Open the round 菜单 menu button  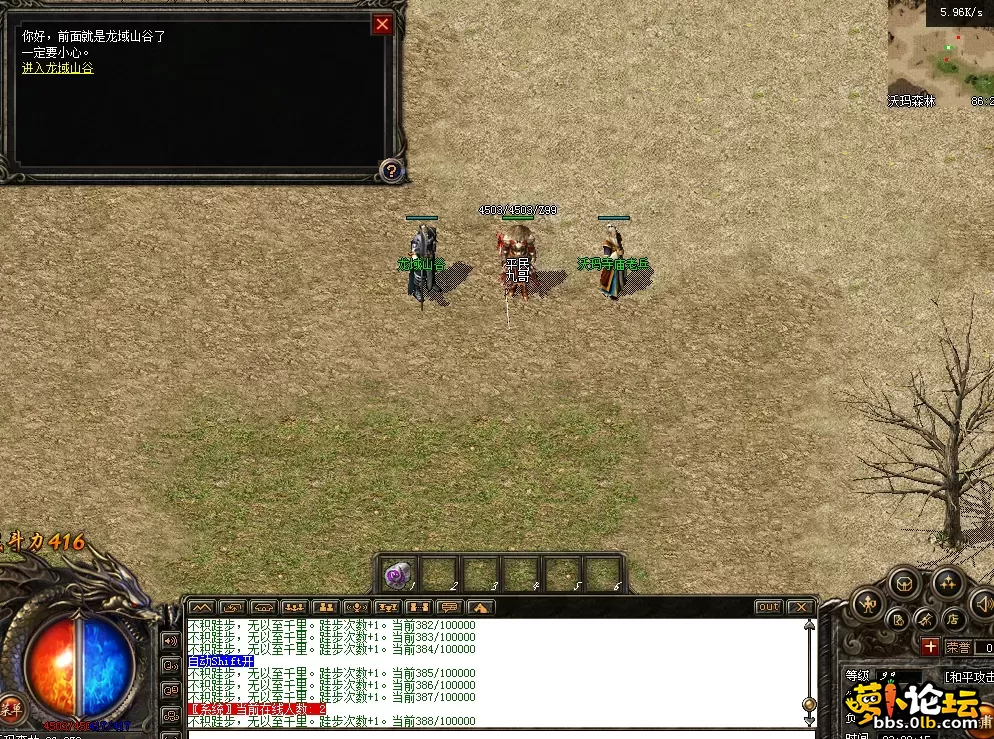point(11,708)
